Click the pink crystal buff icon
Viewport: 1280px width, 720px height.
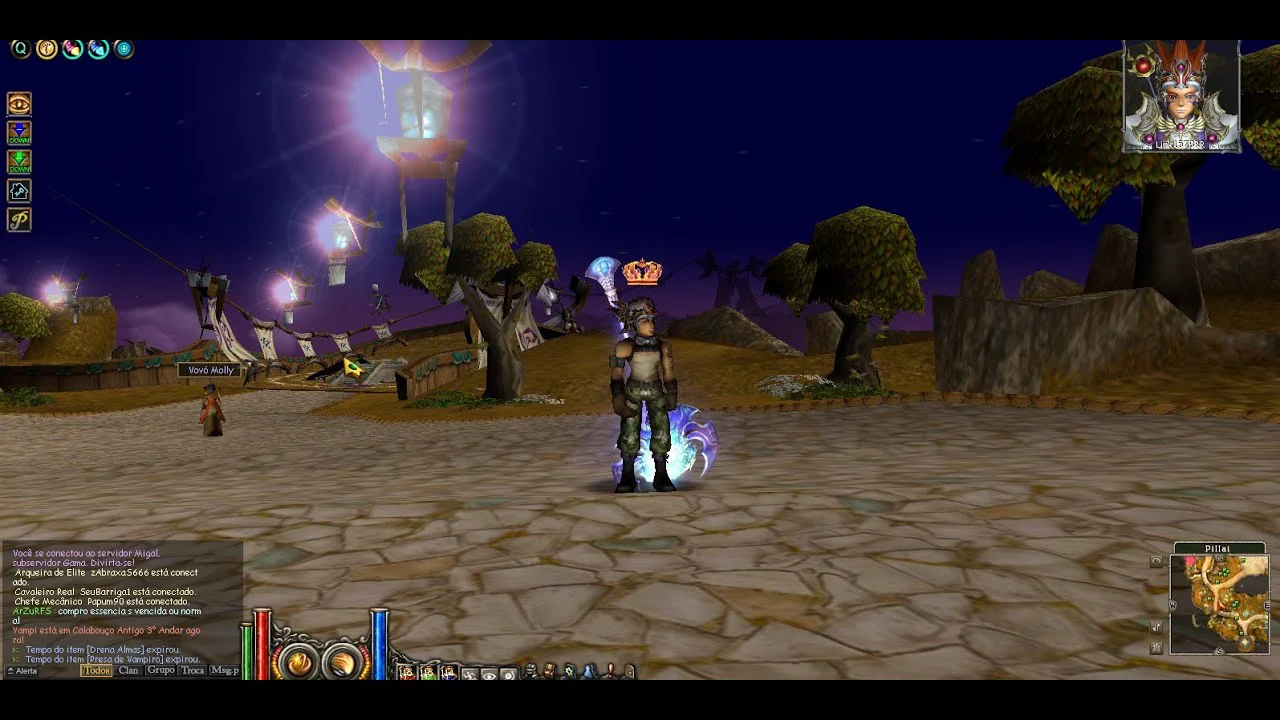pos(72,49)
